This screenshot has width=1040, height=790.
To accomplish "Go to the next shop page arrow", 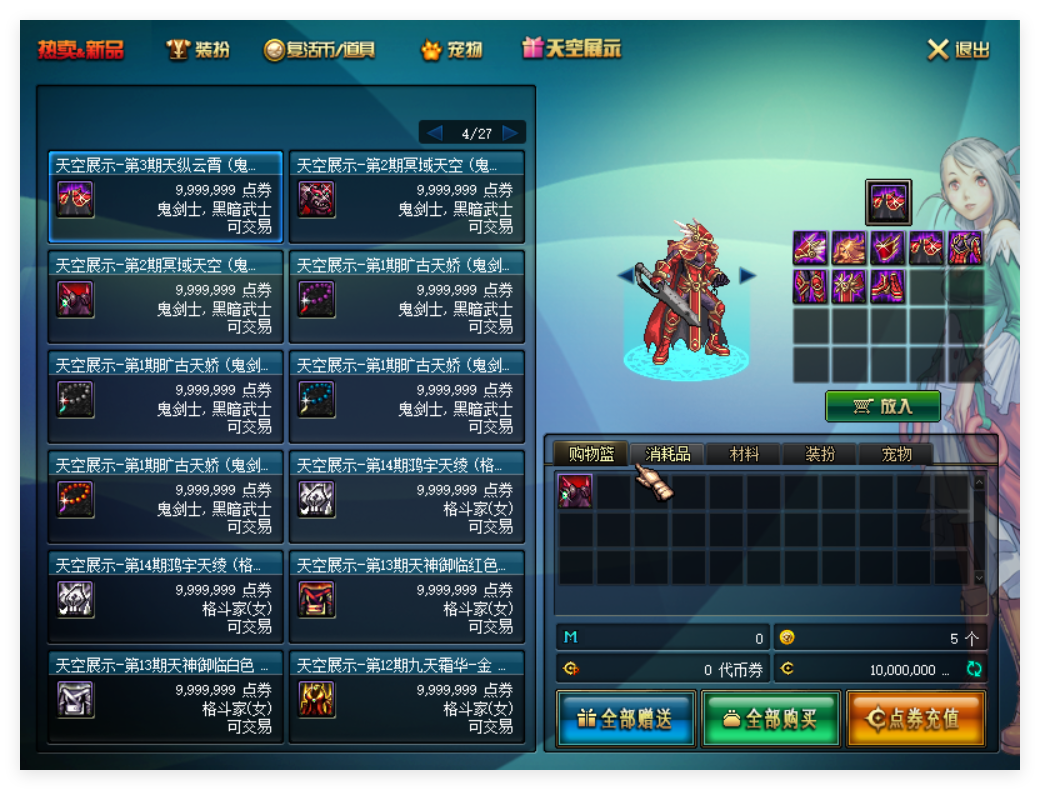I will coord(511,133).
